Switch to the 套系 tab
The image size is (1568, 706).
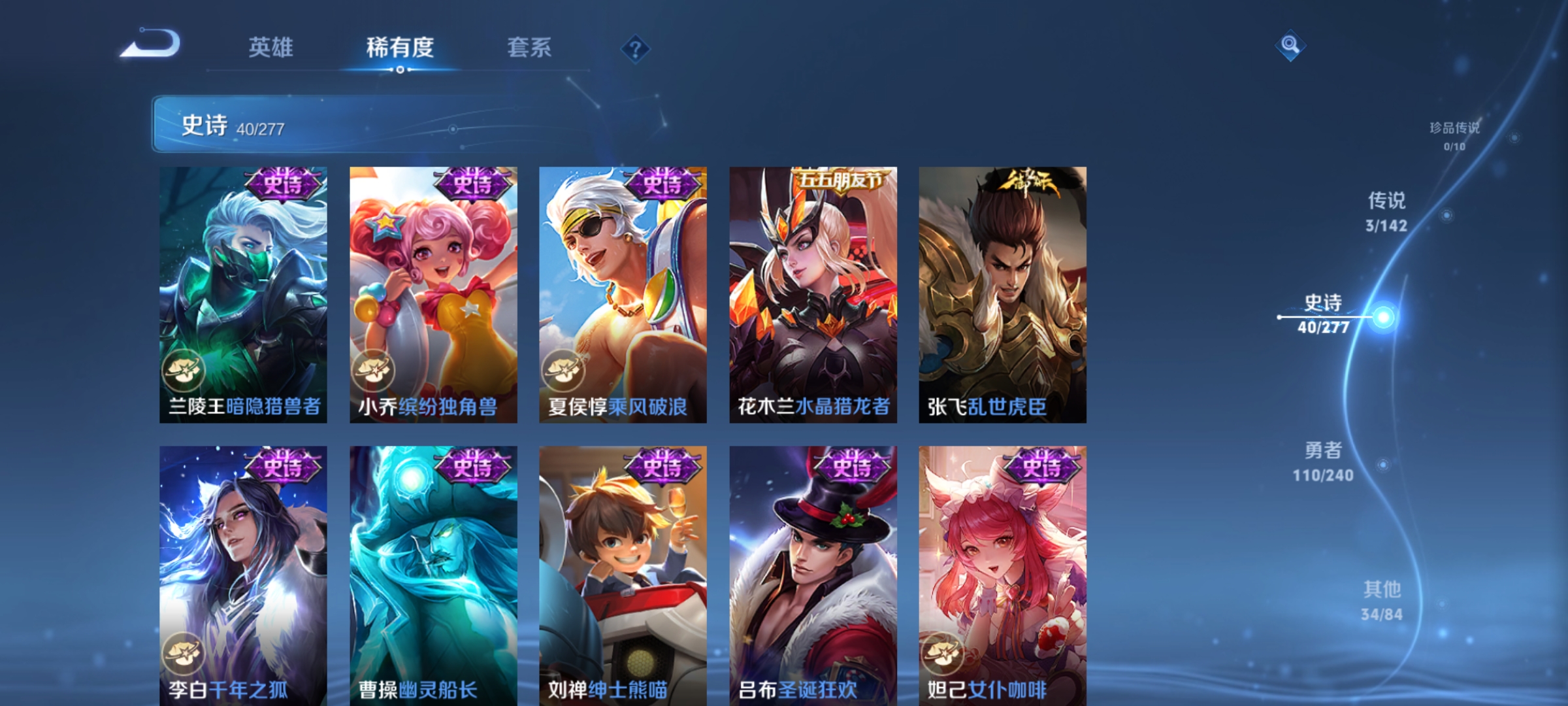(x=529, y=47)
